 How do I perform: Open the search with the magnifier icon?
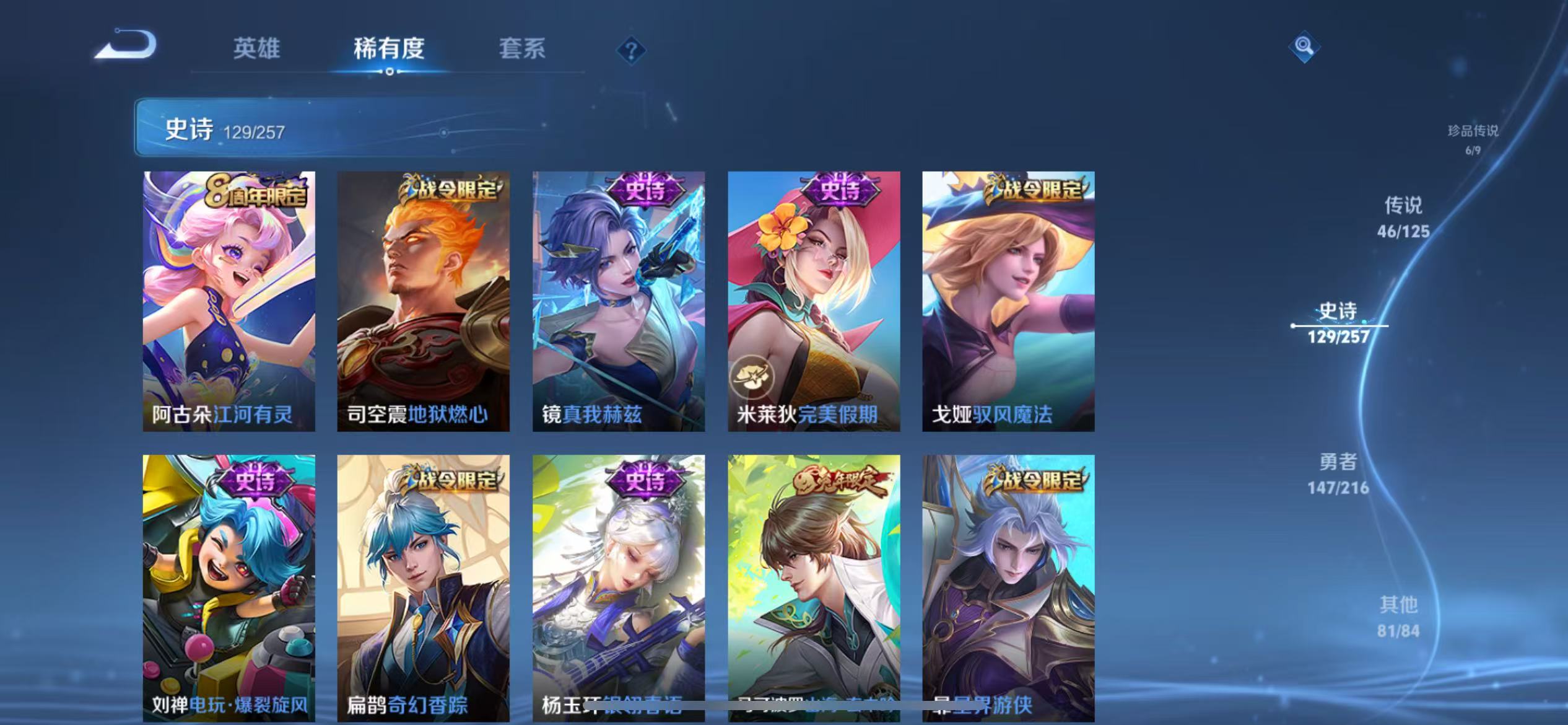point(1303,46)
